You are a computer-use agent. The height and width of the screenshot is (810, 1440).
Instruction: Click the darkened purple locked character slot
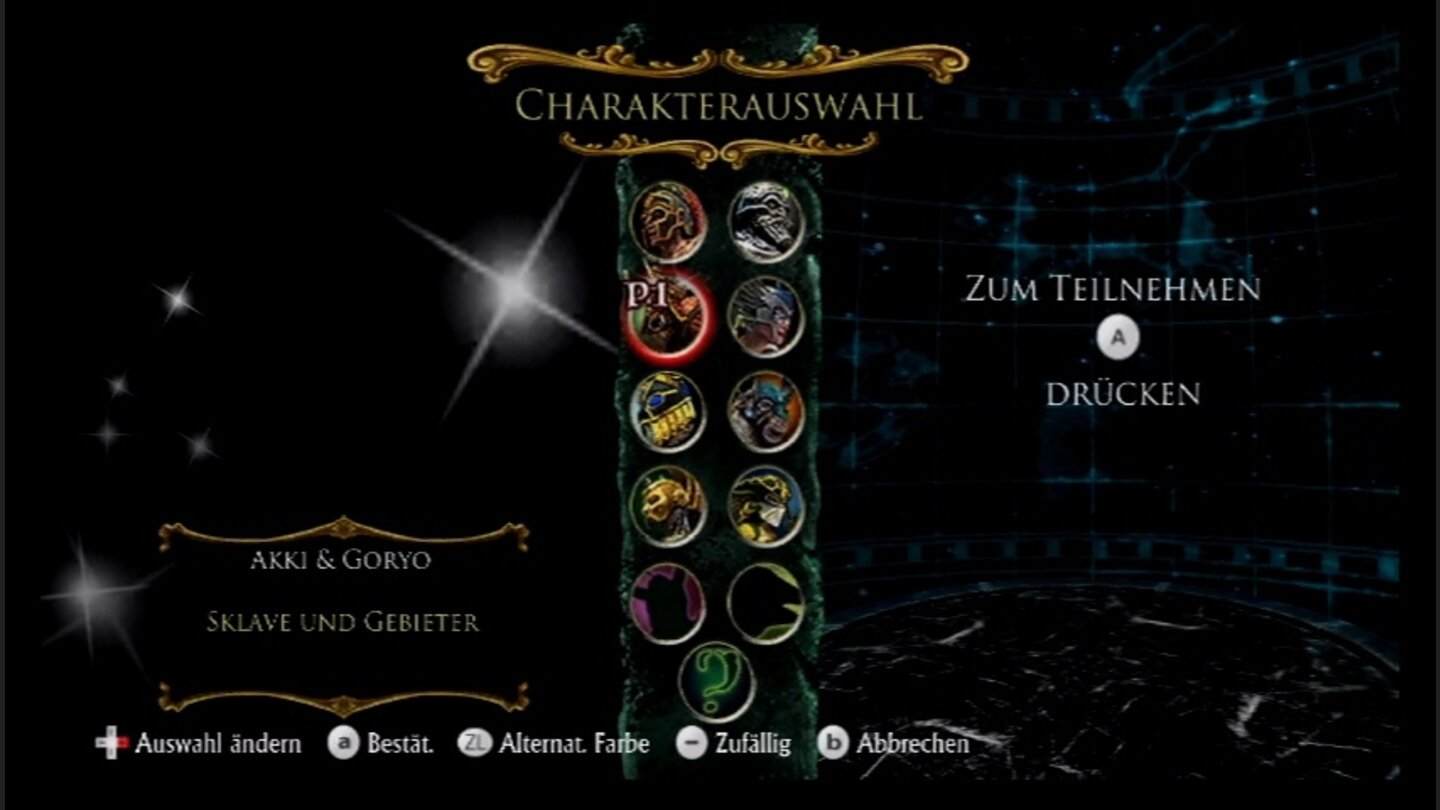(670, 600)
